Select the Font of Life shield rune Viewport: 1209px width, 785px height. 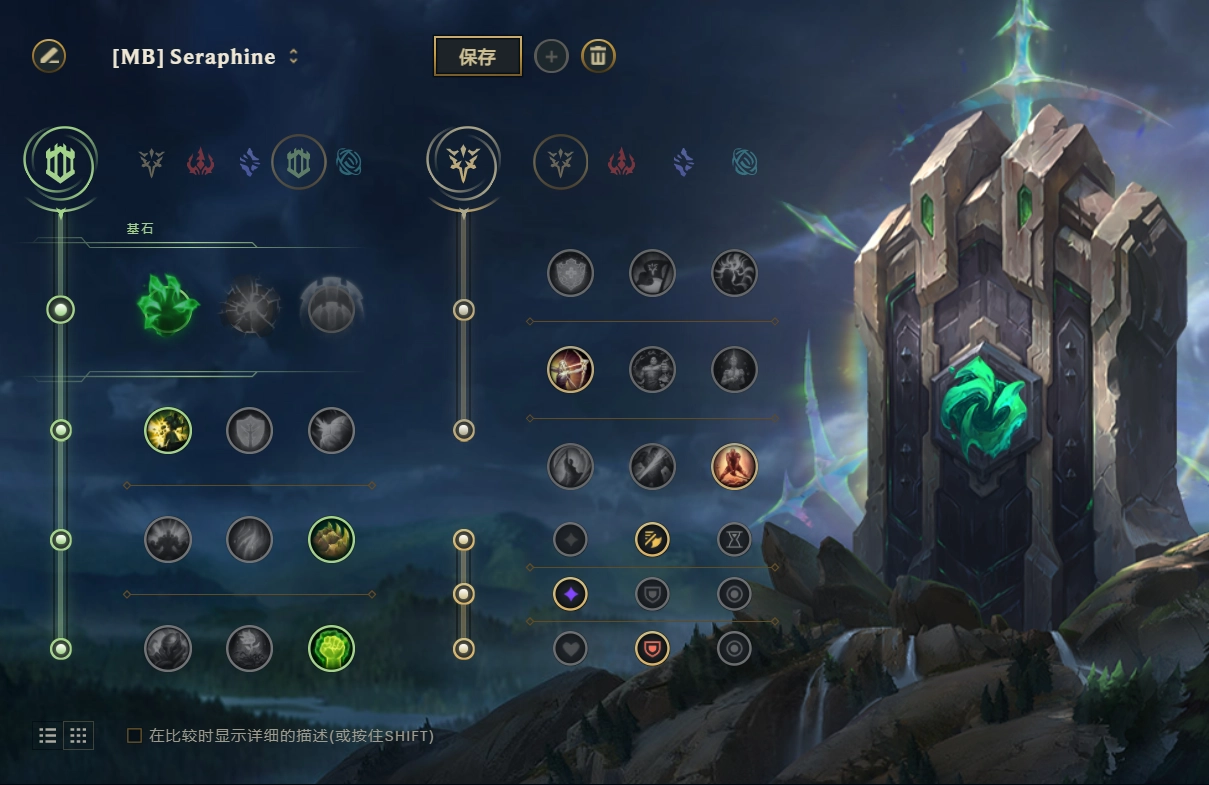(x=249, y=430)
